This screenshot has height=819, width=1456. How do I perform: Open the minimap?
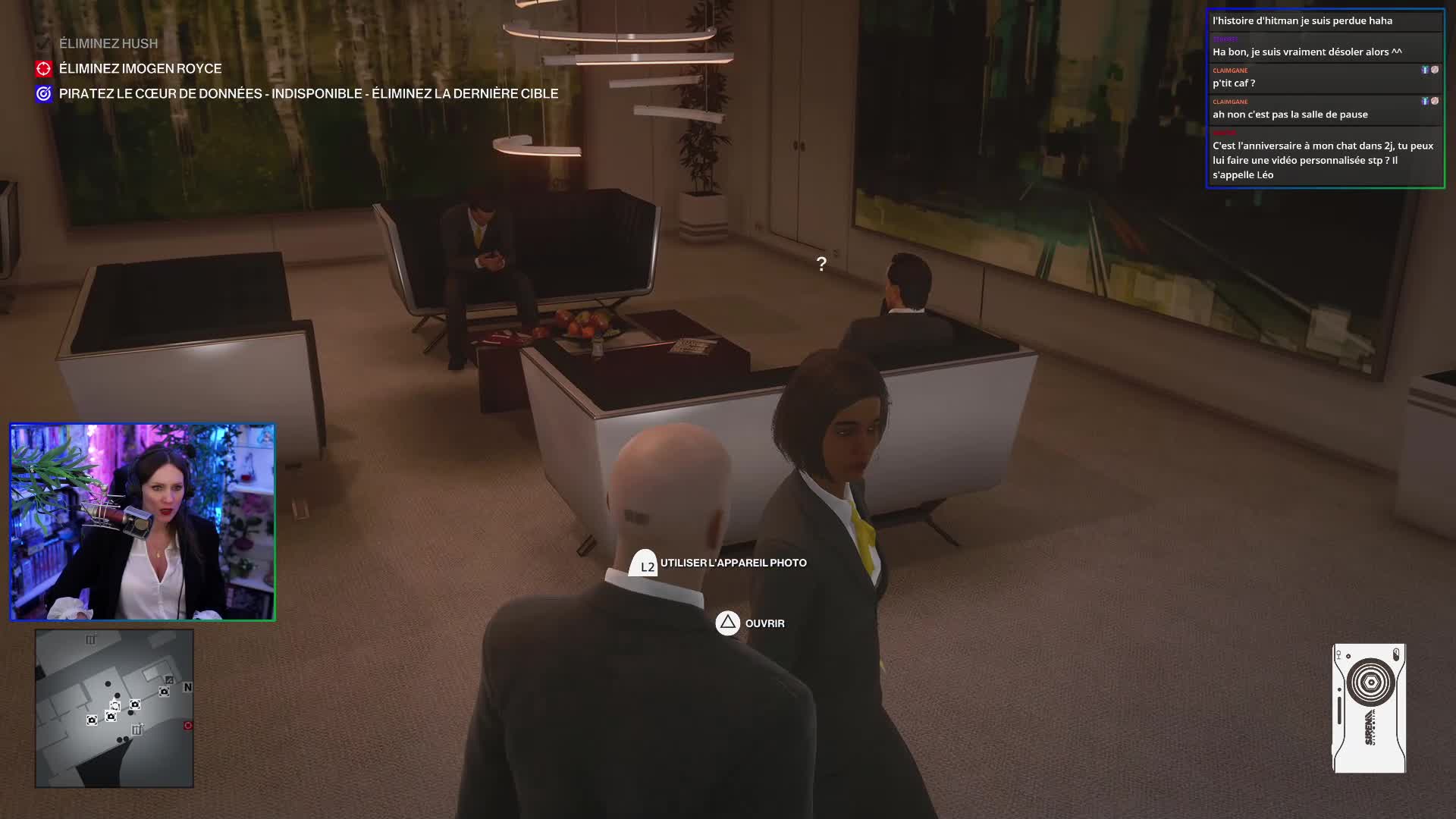pos(115,708)
